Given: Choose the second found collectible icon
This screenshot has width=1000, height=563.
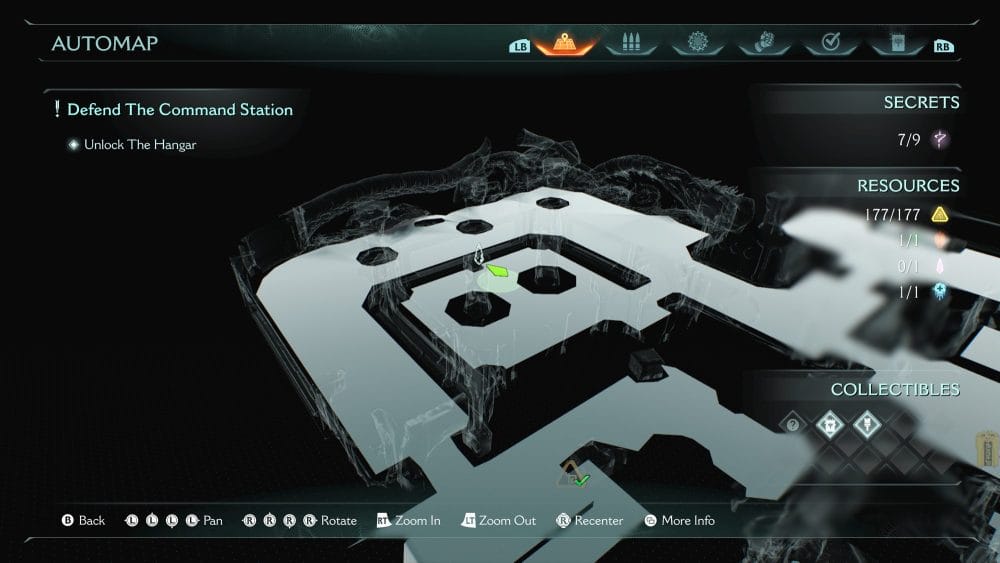Looking at the screenshot, I should point(827,424).
